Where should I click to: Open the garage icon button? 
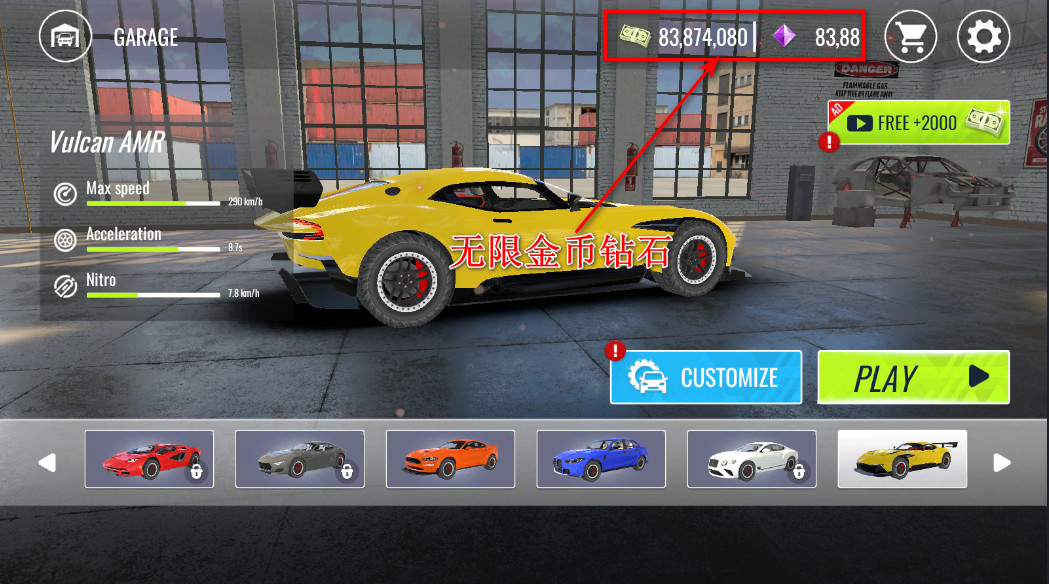65,37
